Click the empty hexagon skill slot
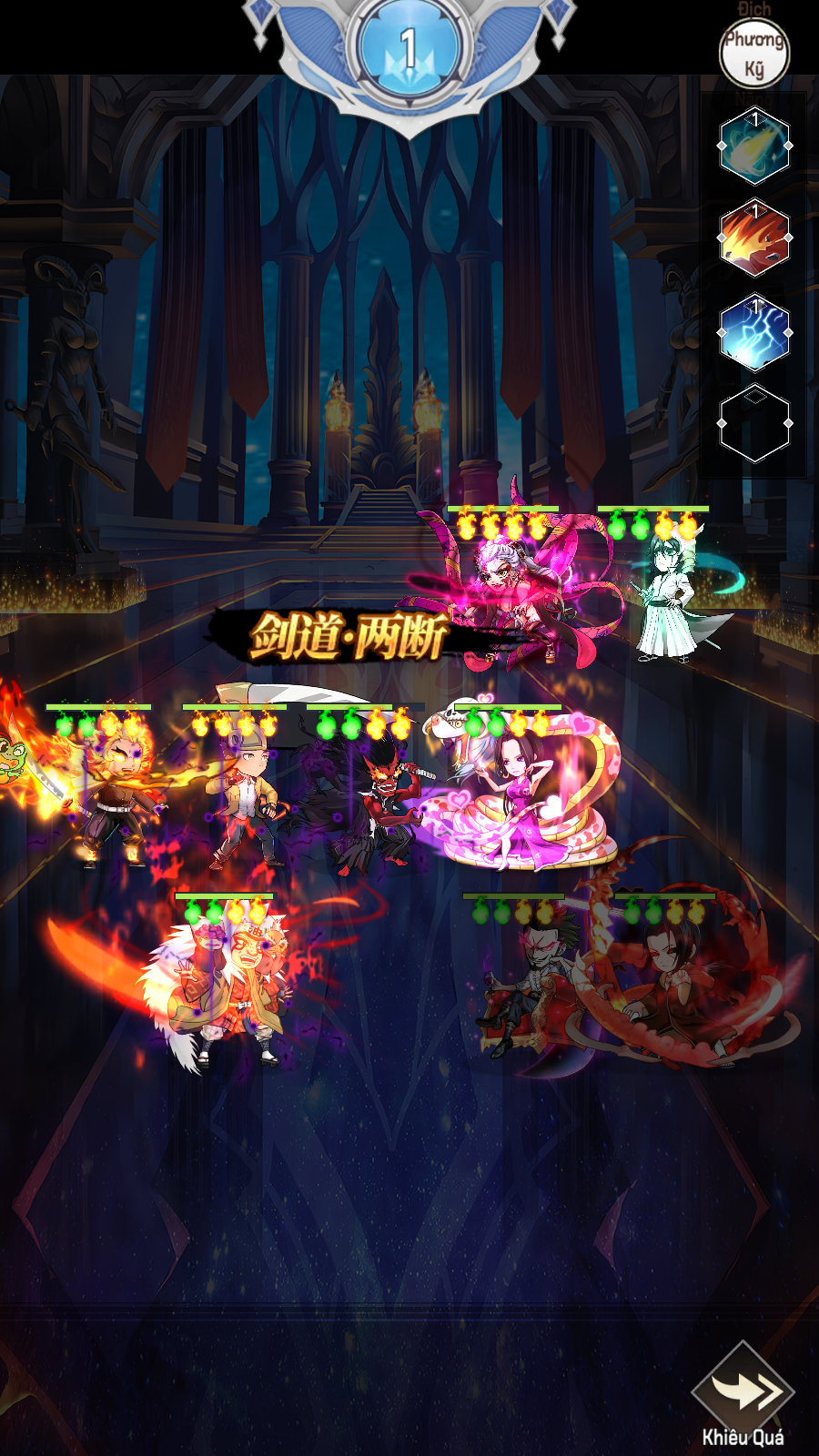The image size is (819, 1456). click(x=754, y=424)
